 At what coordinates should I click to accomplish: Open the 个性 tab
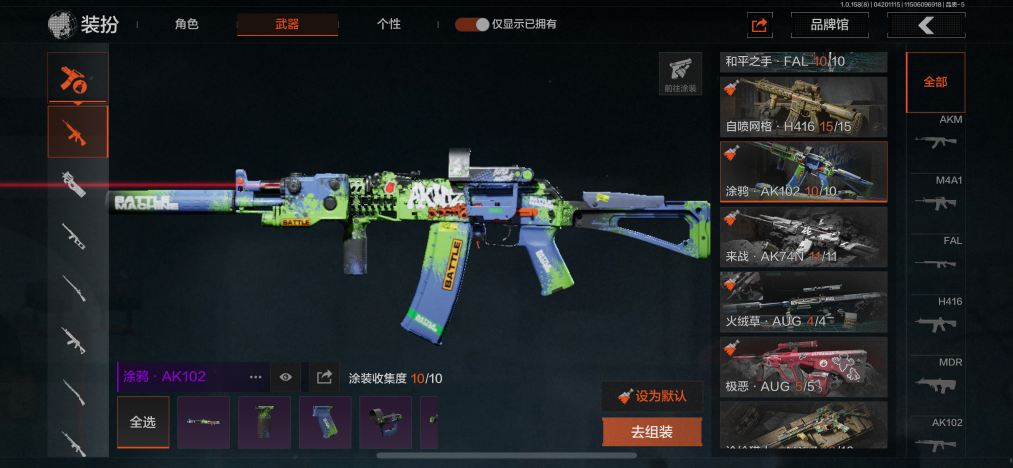(x=389, y=24)
